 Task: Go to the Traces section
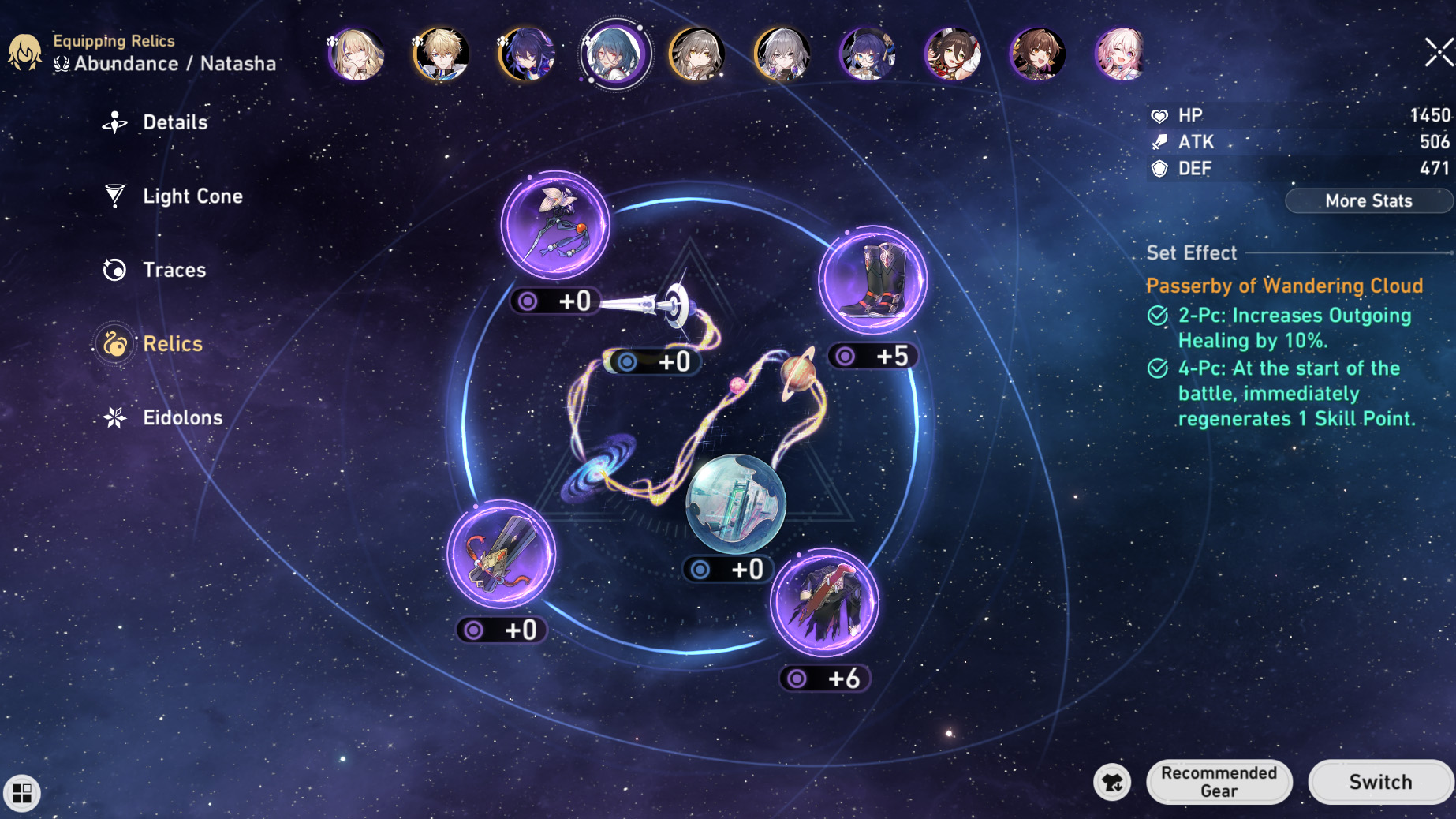pos(174,270)
